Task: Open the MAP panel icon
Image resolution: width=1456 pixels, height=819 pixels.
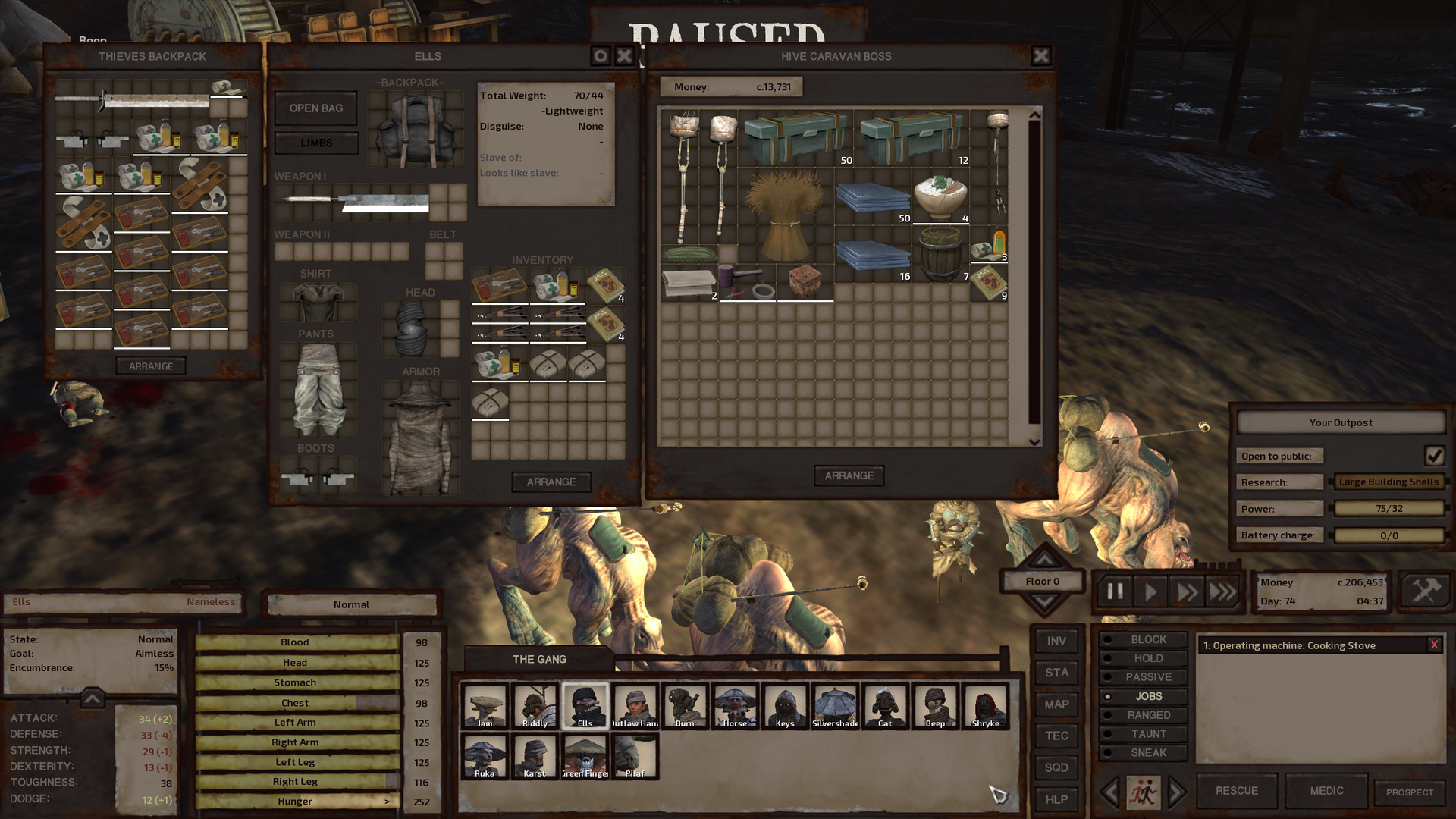Action: tap(1056, 704)
